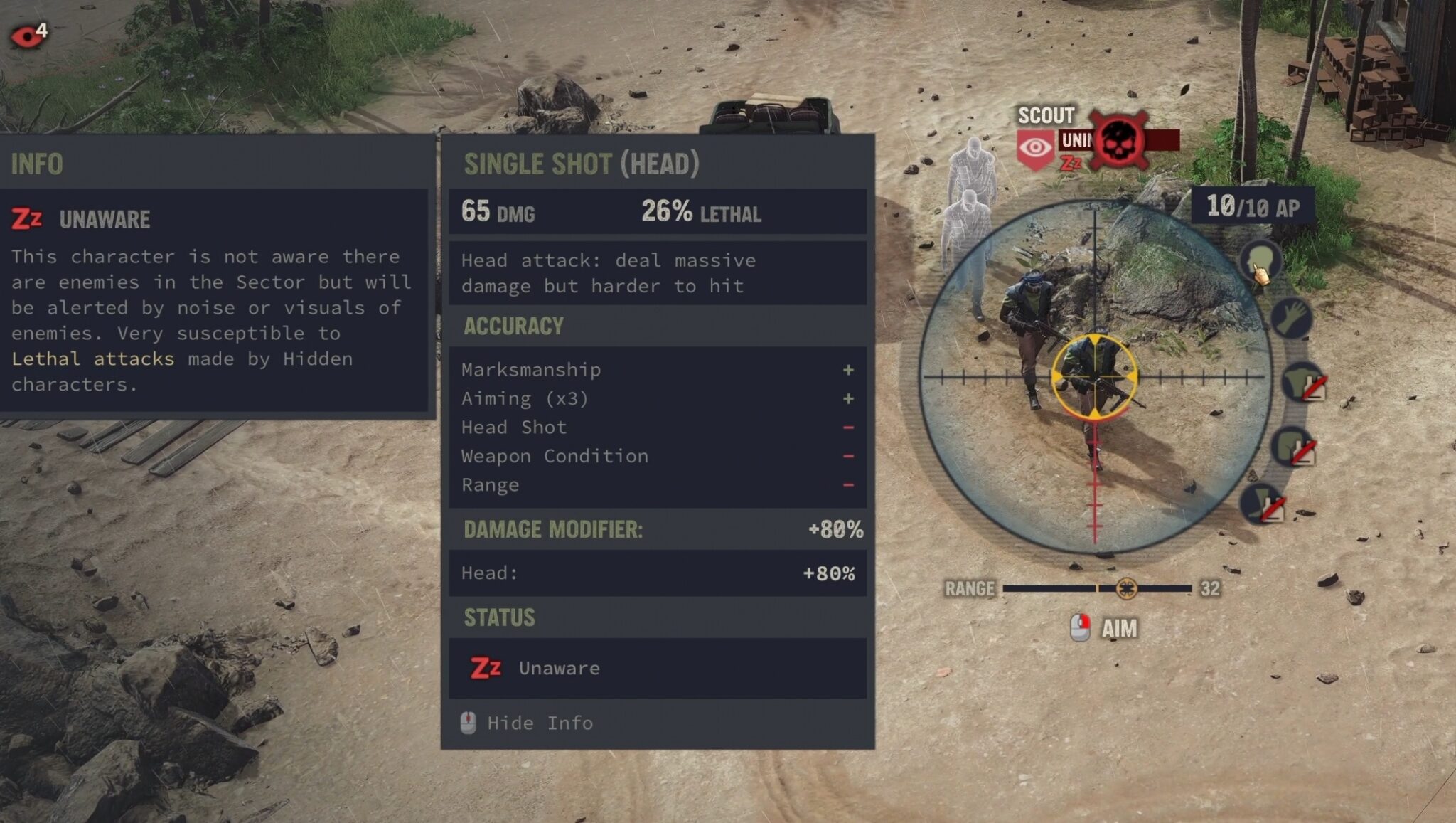
Task: Choose the arms body-part target icon
Action: pyautogui.click(x=1290, y=318)
